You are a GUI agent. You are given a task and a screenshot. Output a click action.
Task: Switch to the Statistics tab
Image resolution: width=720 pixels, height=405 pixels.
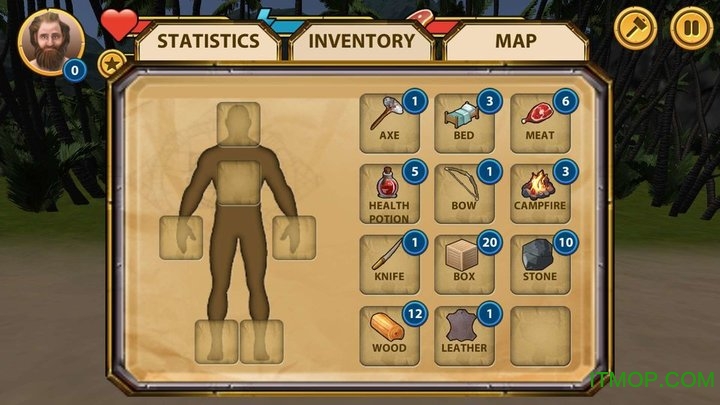[x=209, y=42]
